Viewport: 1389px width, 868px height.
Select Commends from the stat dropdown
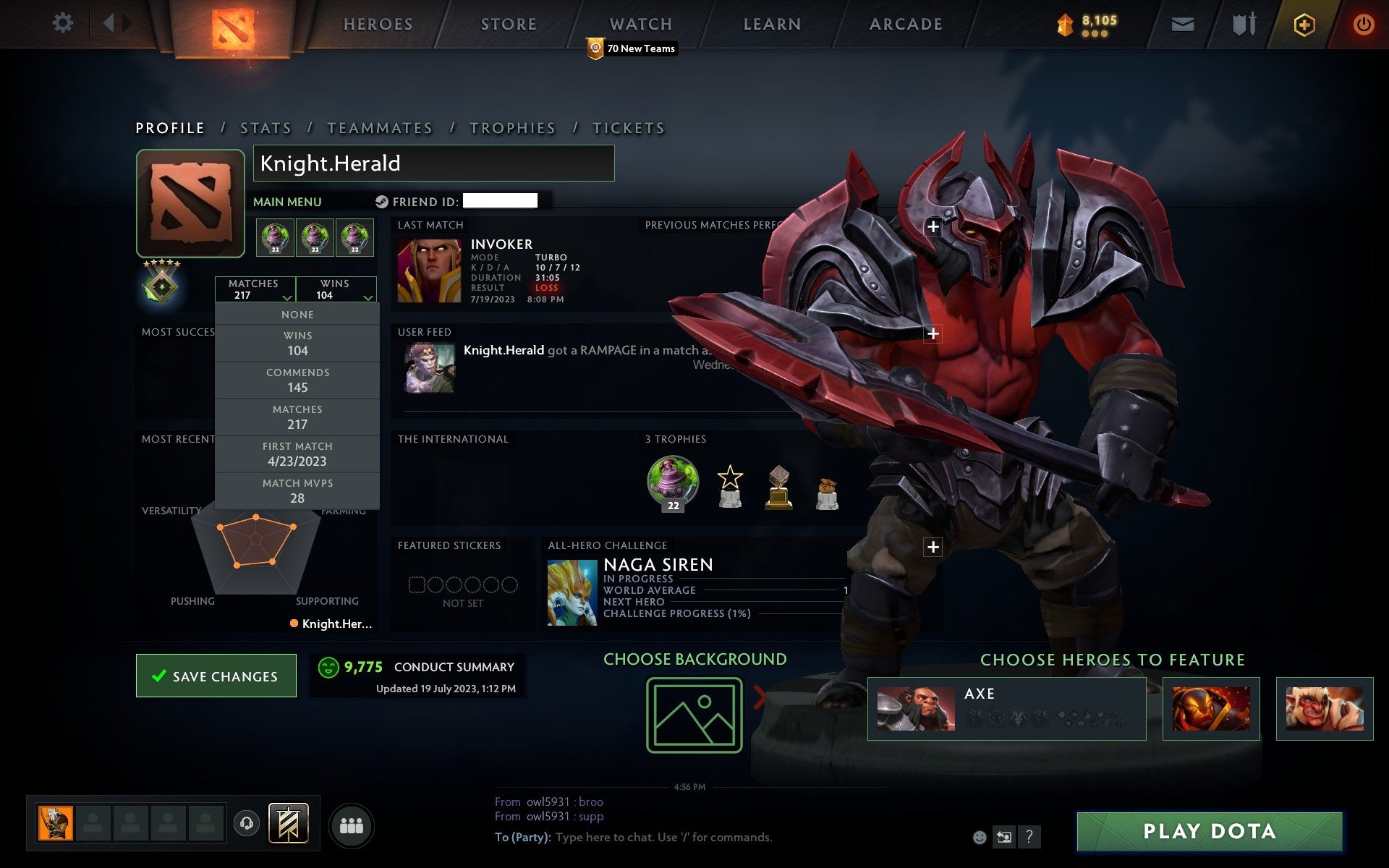(298, 380)
